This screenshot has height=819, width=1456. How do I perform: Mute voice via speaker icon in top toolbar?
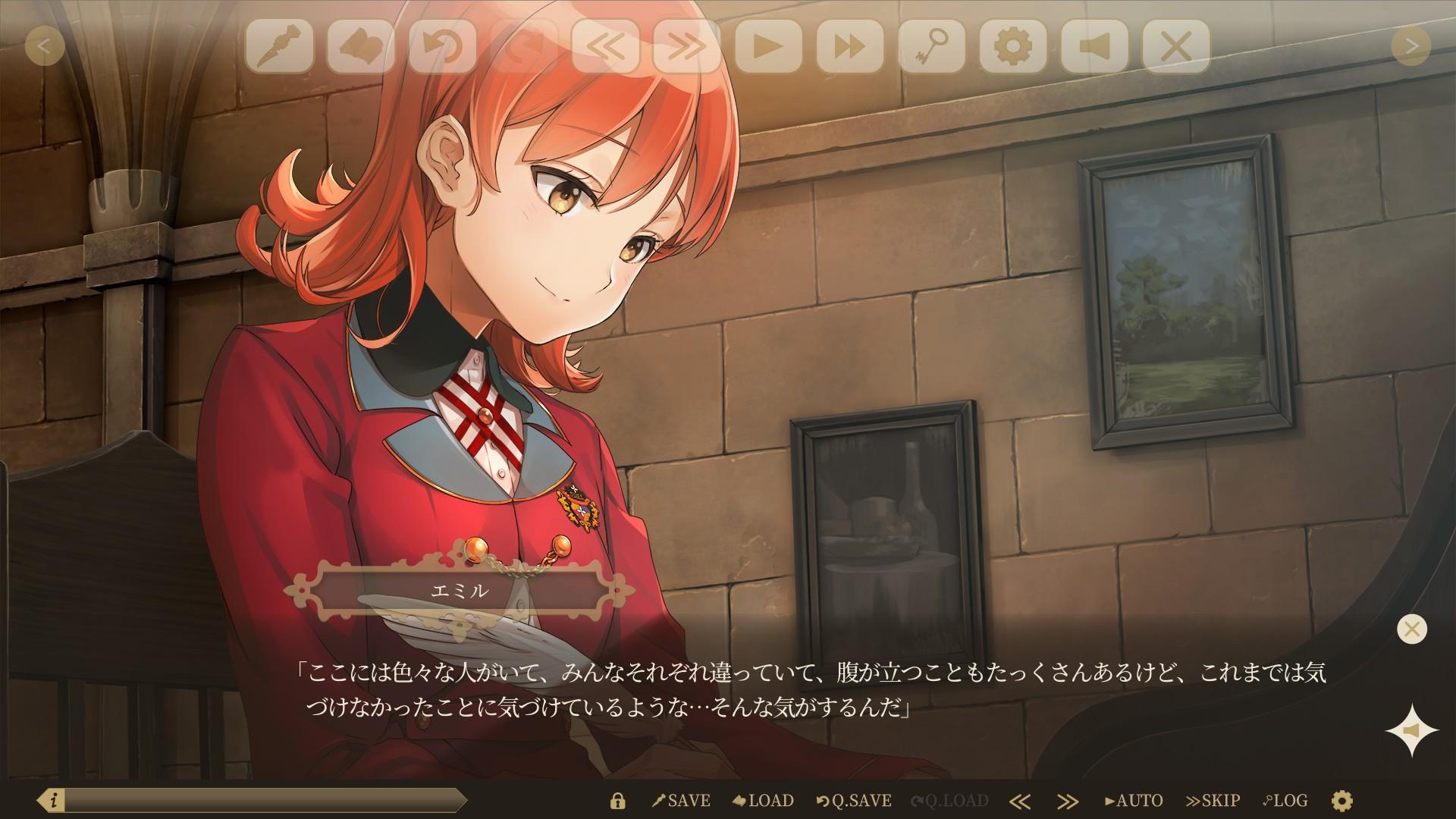click(1094, 47)
